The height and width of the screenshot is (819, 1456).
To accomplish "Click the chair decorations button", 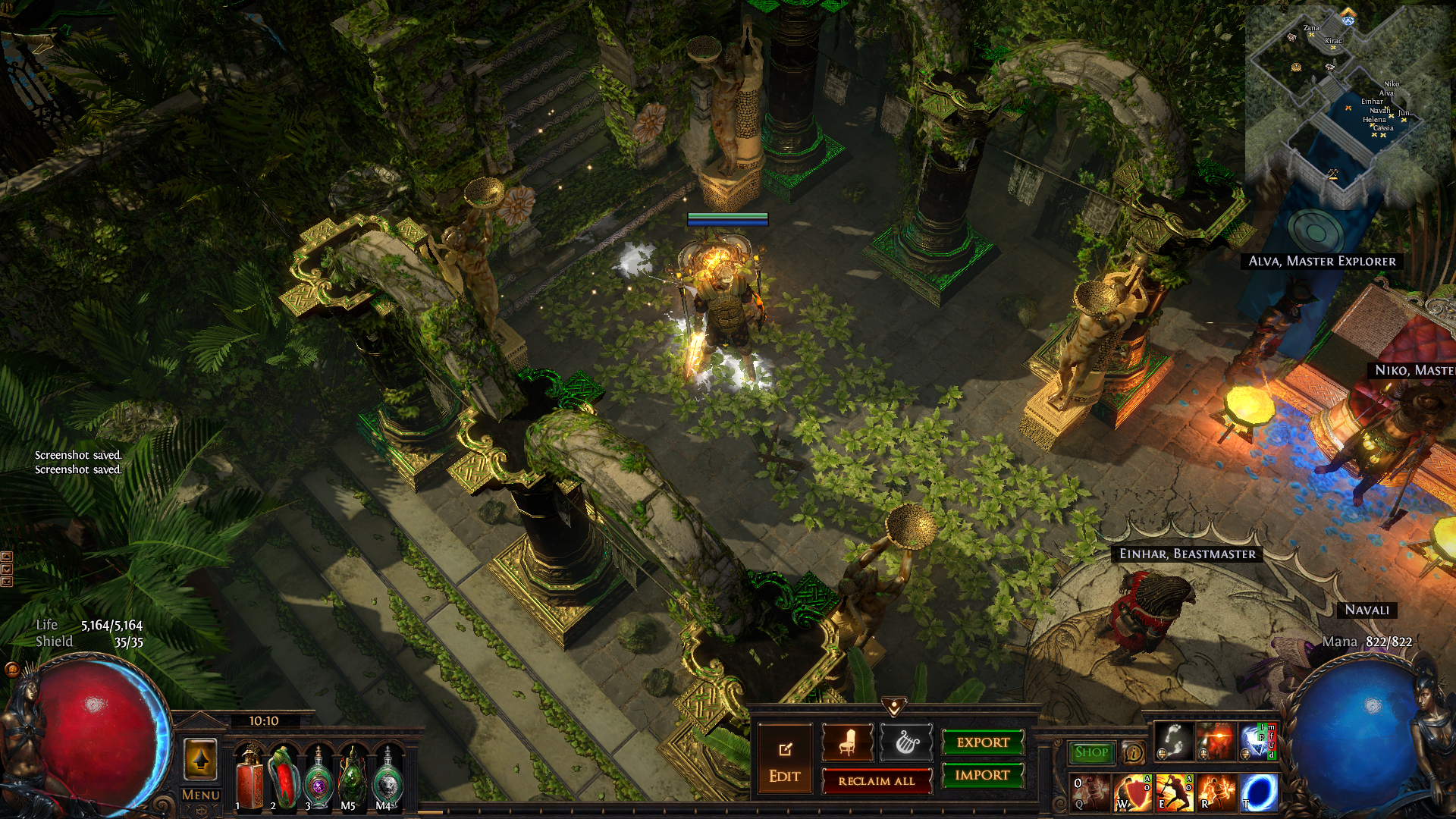I will (847, 742).
